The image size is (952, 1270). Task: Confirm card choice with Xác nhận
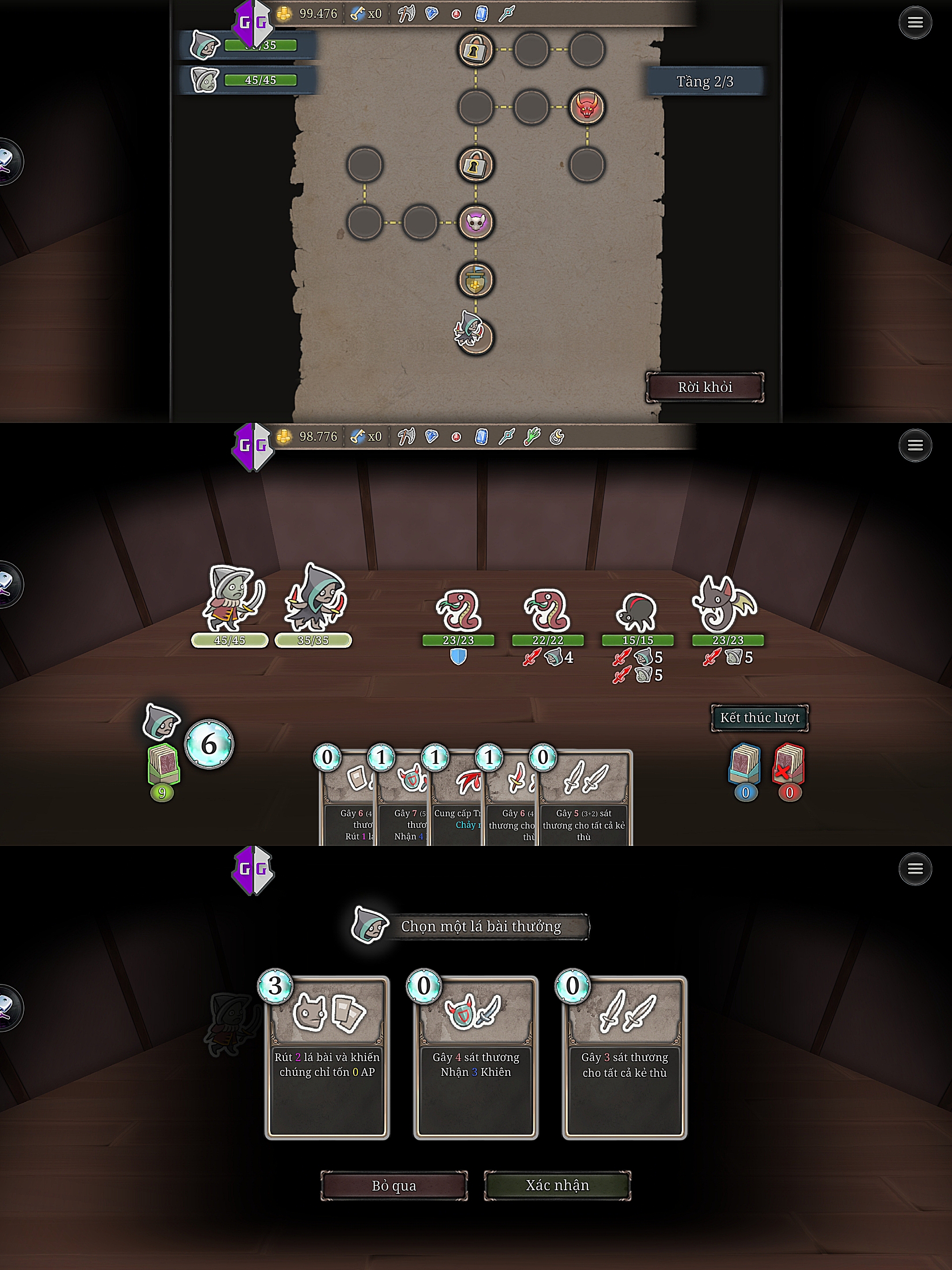click(x=557, y=1185)
